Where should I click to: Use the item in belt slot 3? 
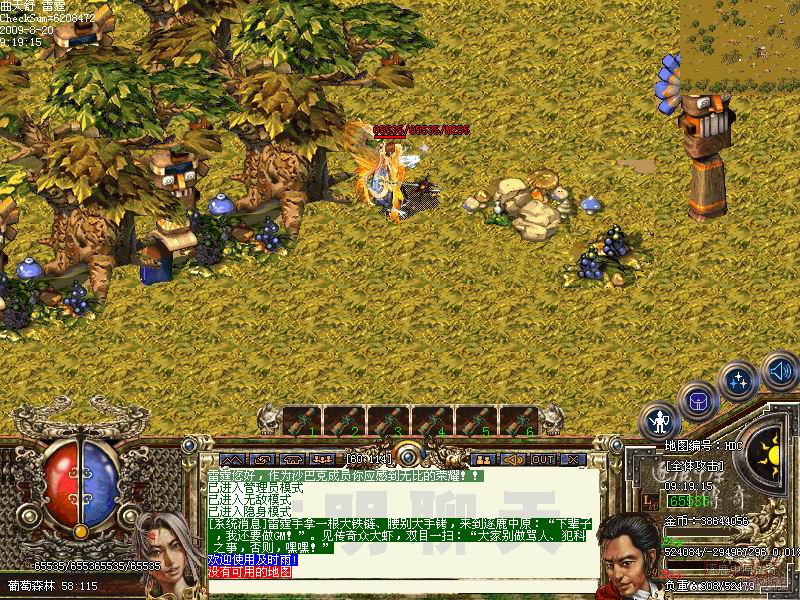point(390,421)
